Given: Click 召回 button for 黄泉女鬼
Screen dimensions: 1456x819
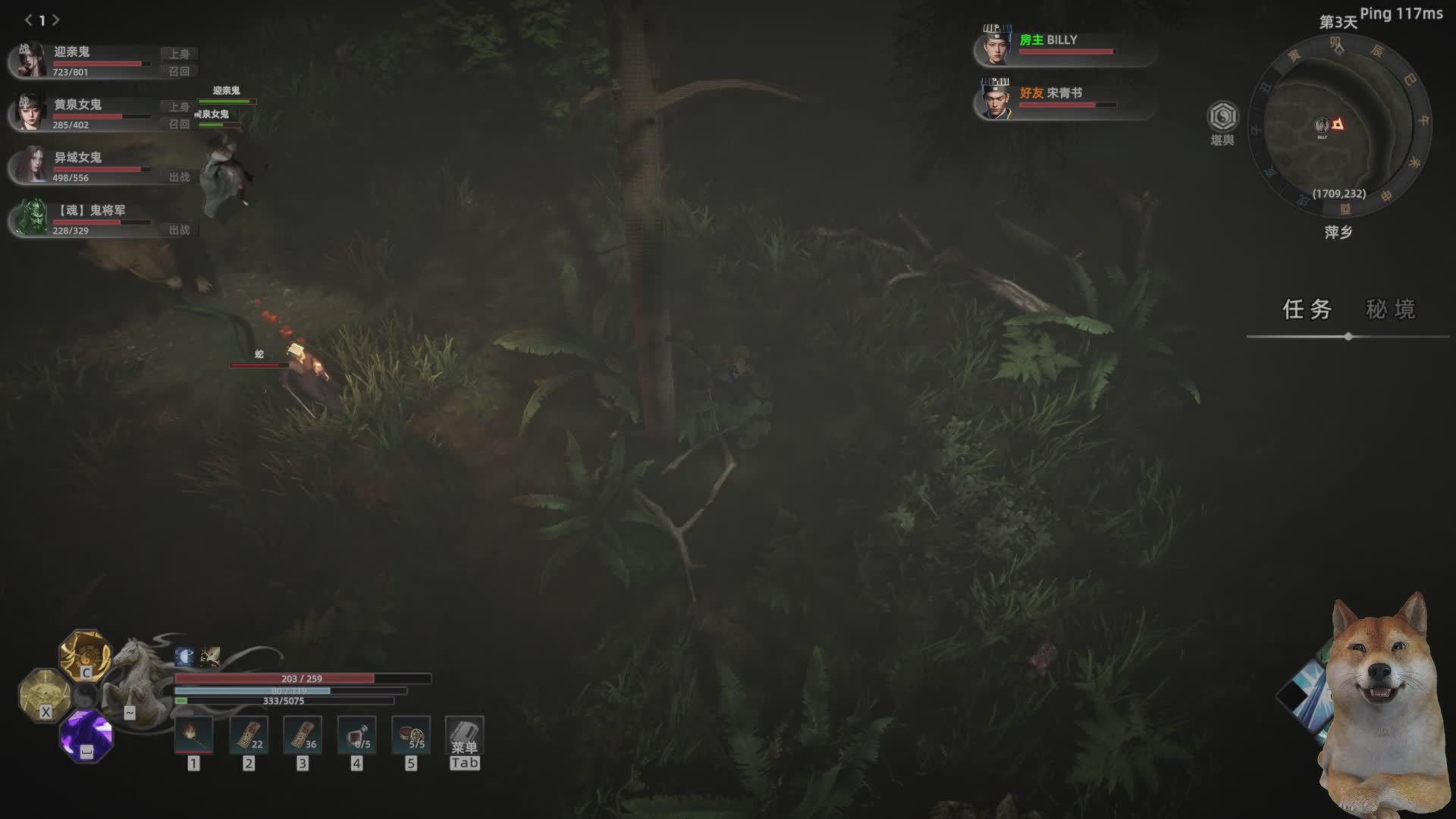Looking at the screenshot, I should point(179,124).
